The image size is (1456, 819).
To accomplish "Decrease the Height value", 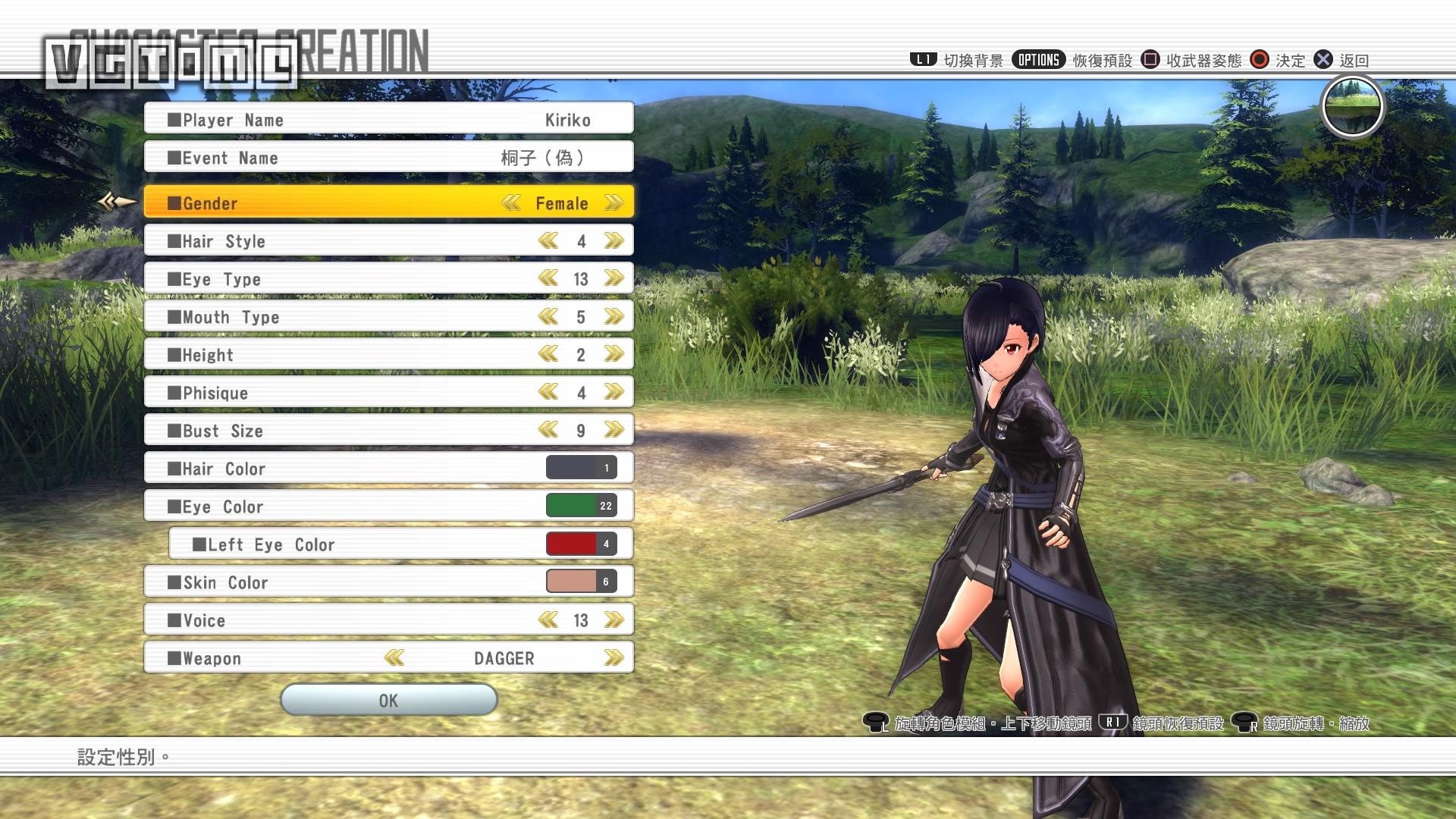I will coord(548,355).
